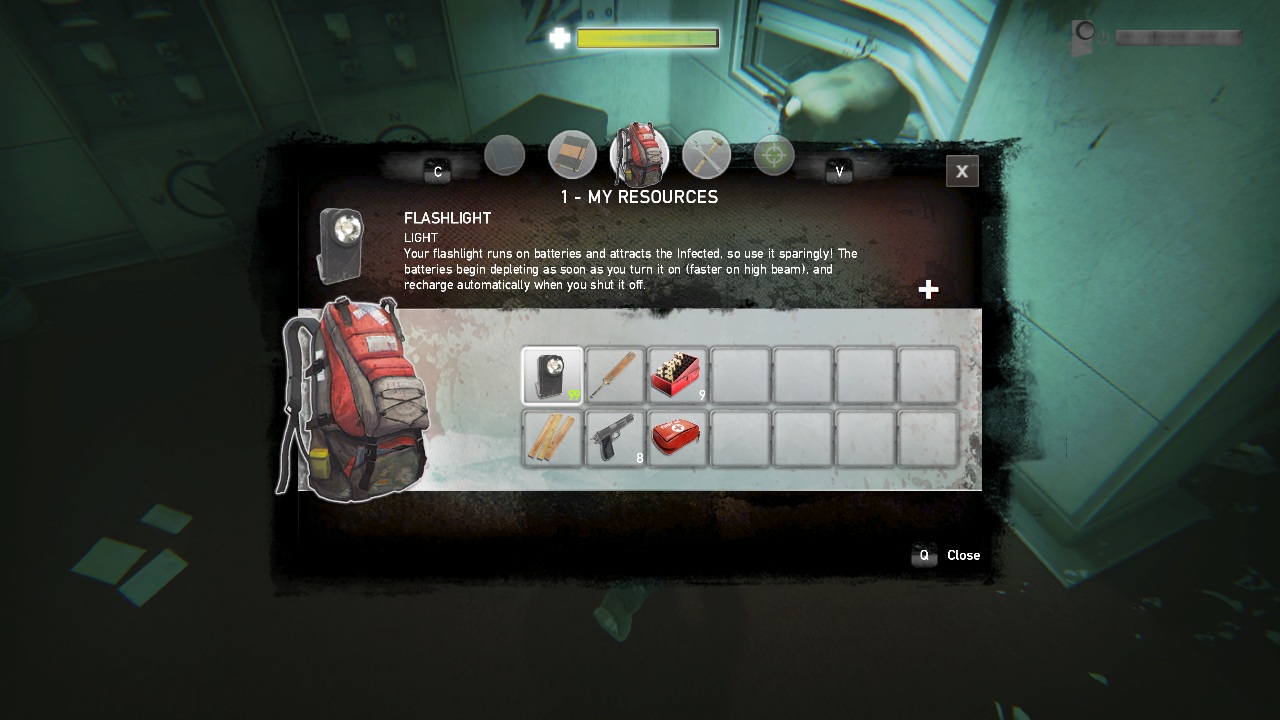Select the pistol inventory slot
The image size is (1280, 720).
pos(615,439)
